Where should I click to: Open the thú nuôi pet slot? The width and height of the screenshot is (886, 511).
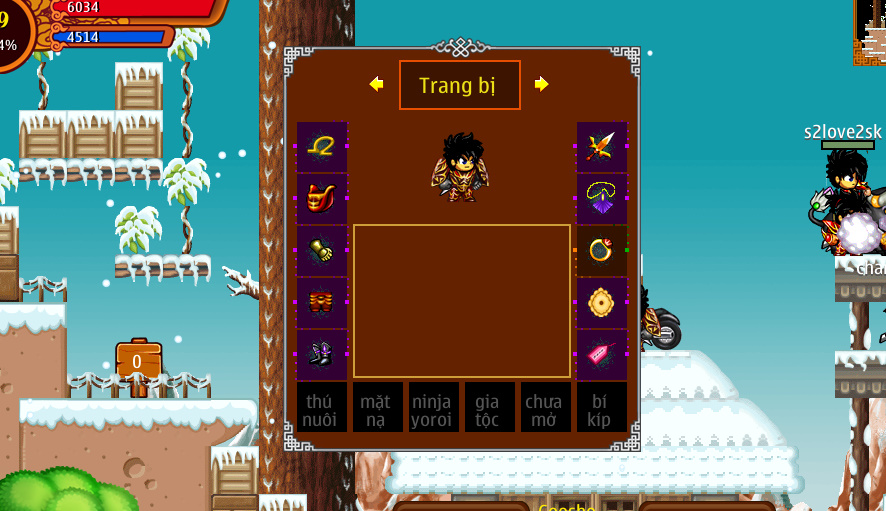point(322,407)
